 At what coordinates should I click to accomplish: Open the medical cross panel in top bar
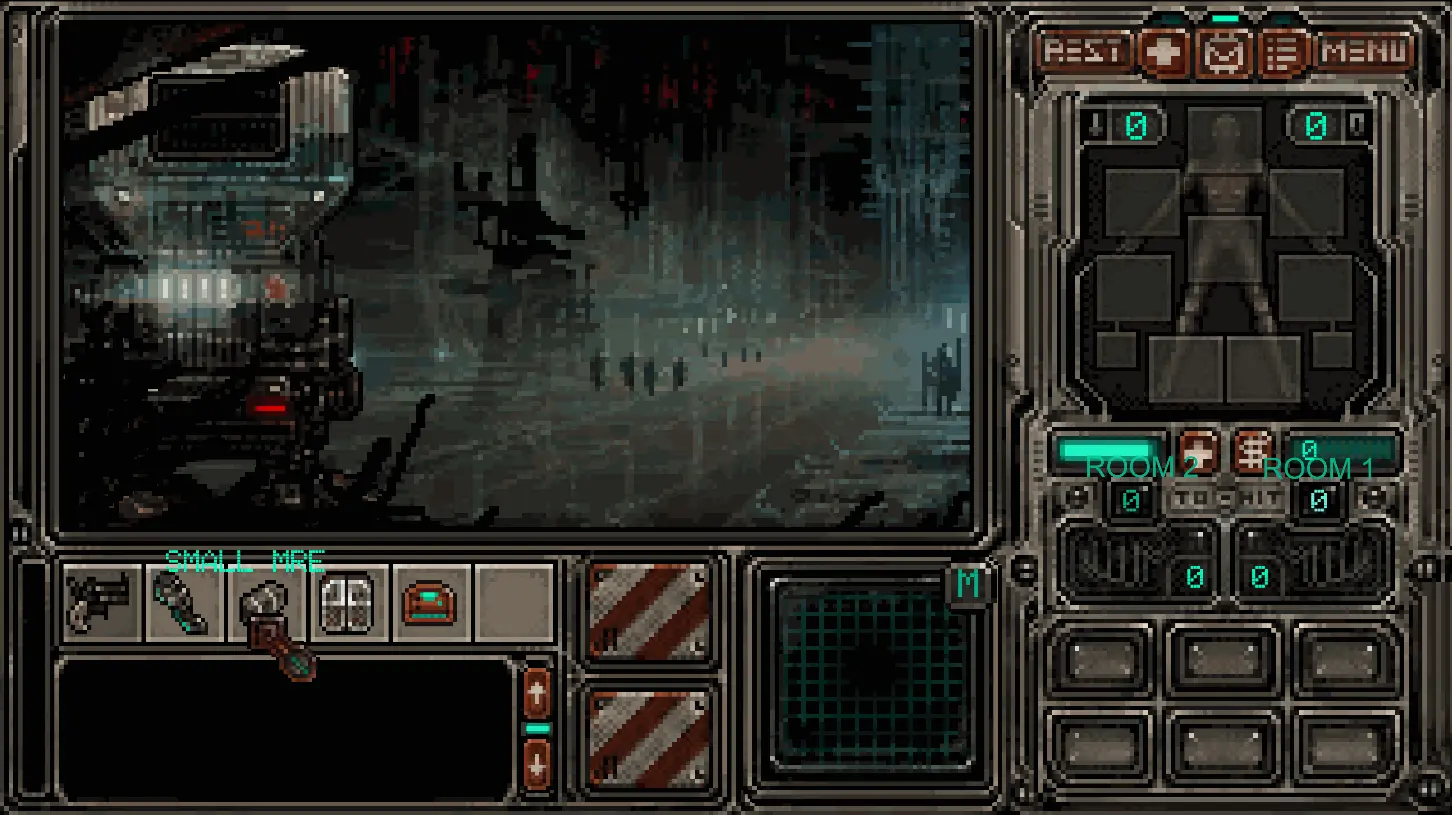[x=1165, y=52]
